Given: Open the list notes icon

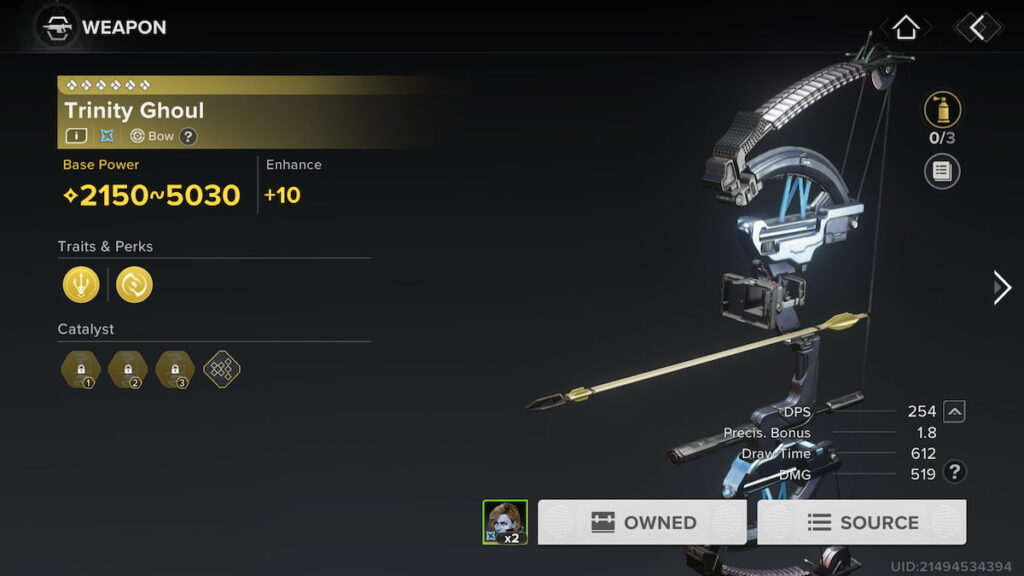Looking at the screenshot, I should (942, 171).
